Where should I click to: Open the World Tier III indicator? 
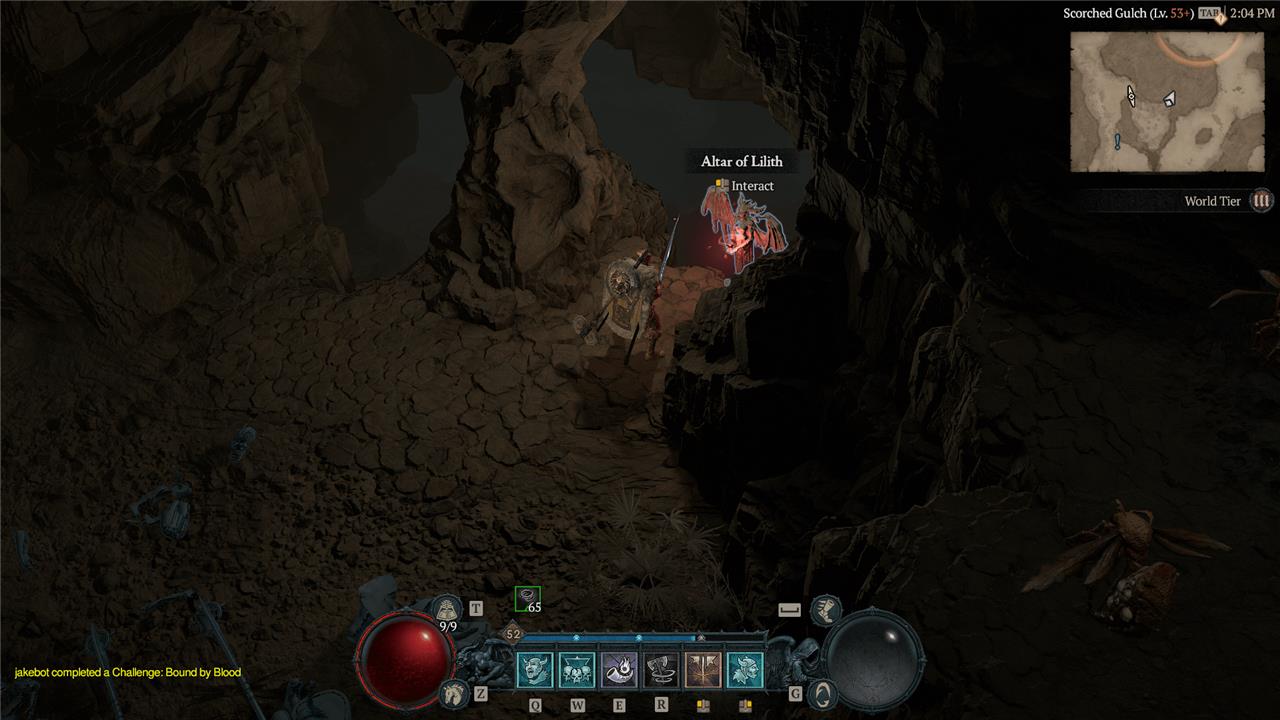pos(1262,201)
